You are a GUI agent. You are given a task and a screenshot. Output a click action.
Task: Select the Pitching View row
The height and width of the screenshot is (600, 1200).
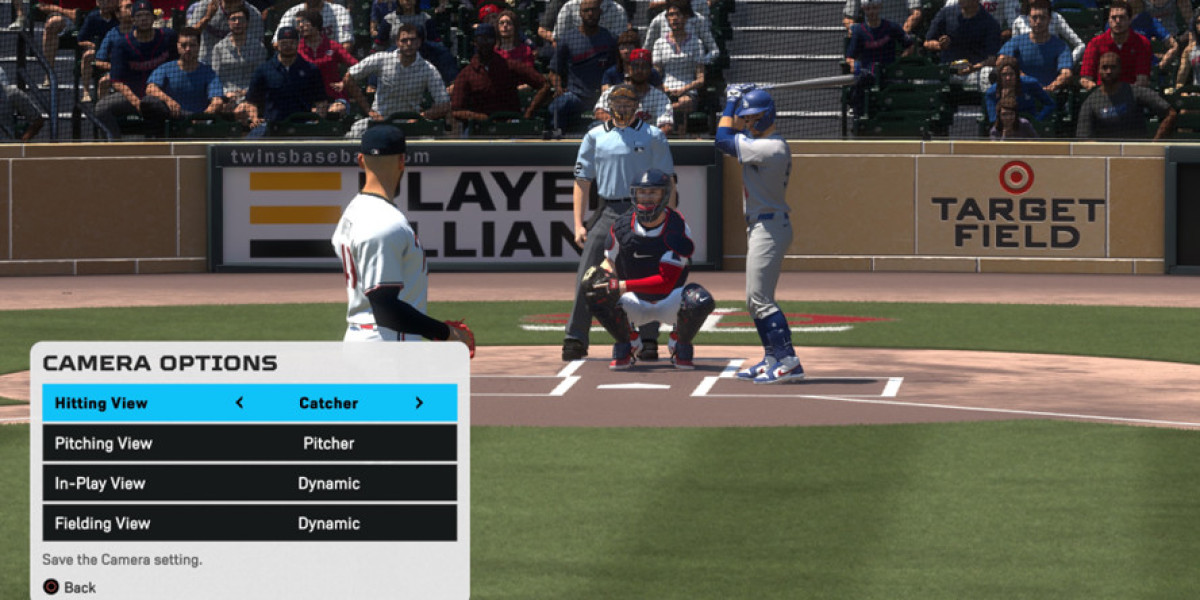(249, 443)
